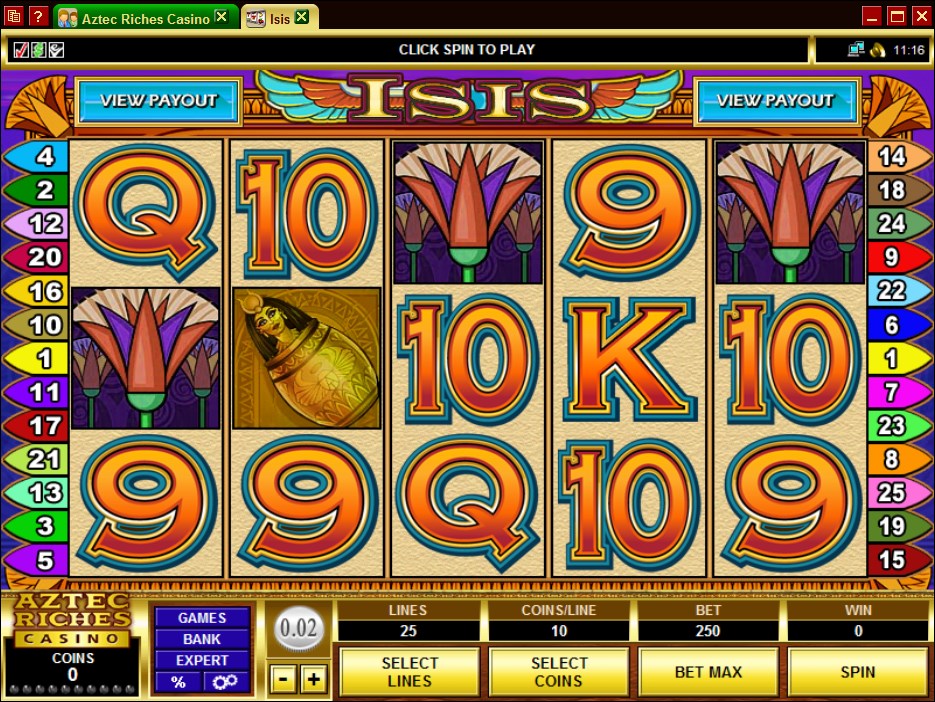Decrease coin size with the minus button

click(284, 680)
